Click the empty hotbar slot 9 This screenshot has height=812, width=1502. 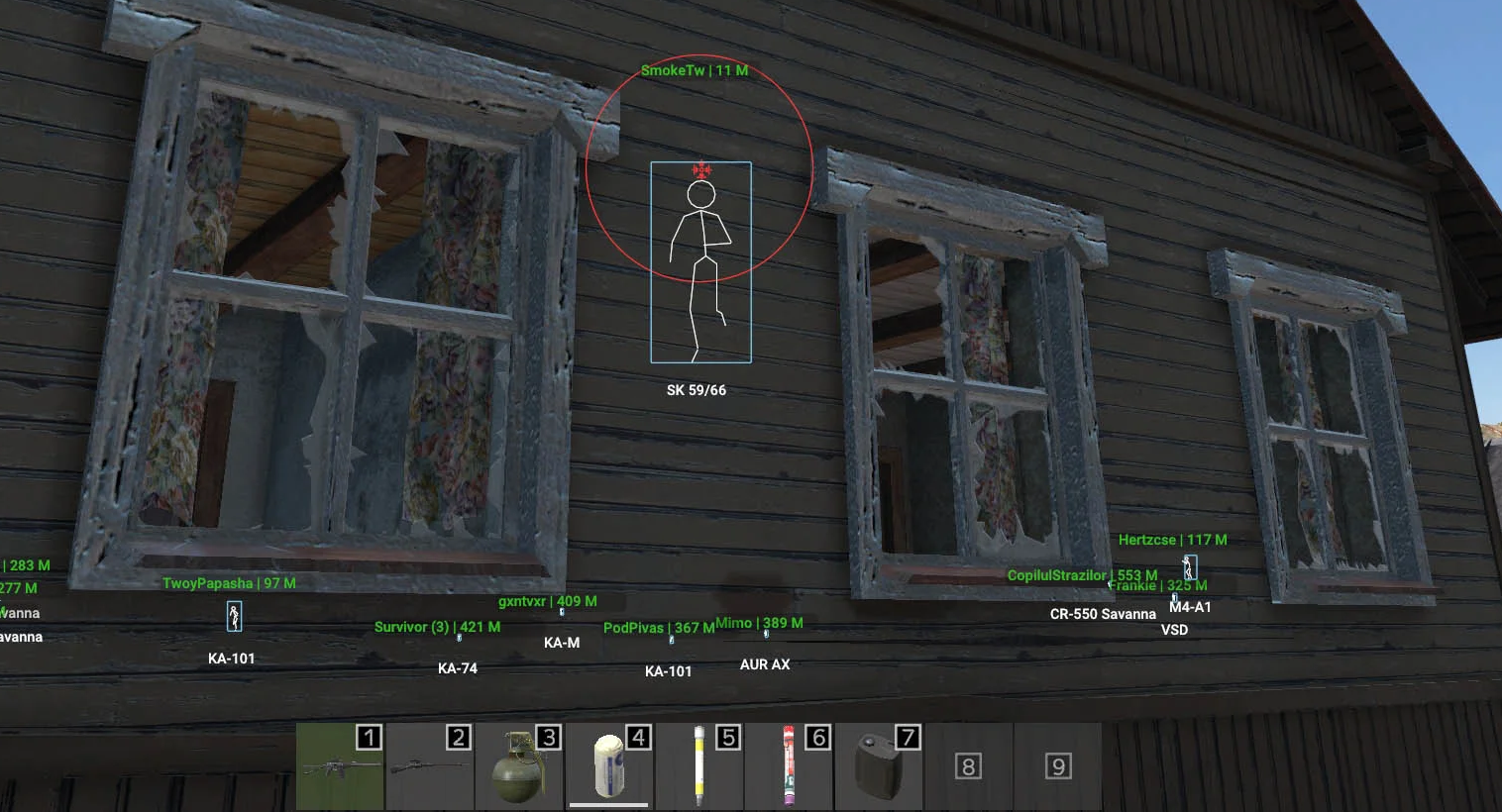coord(1059,767)
